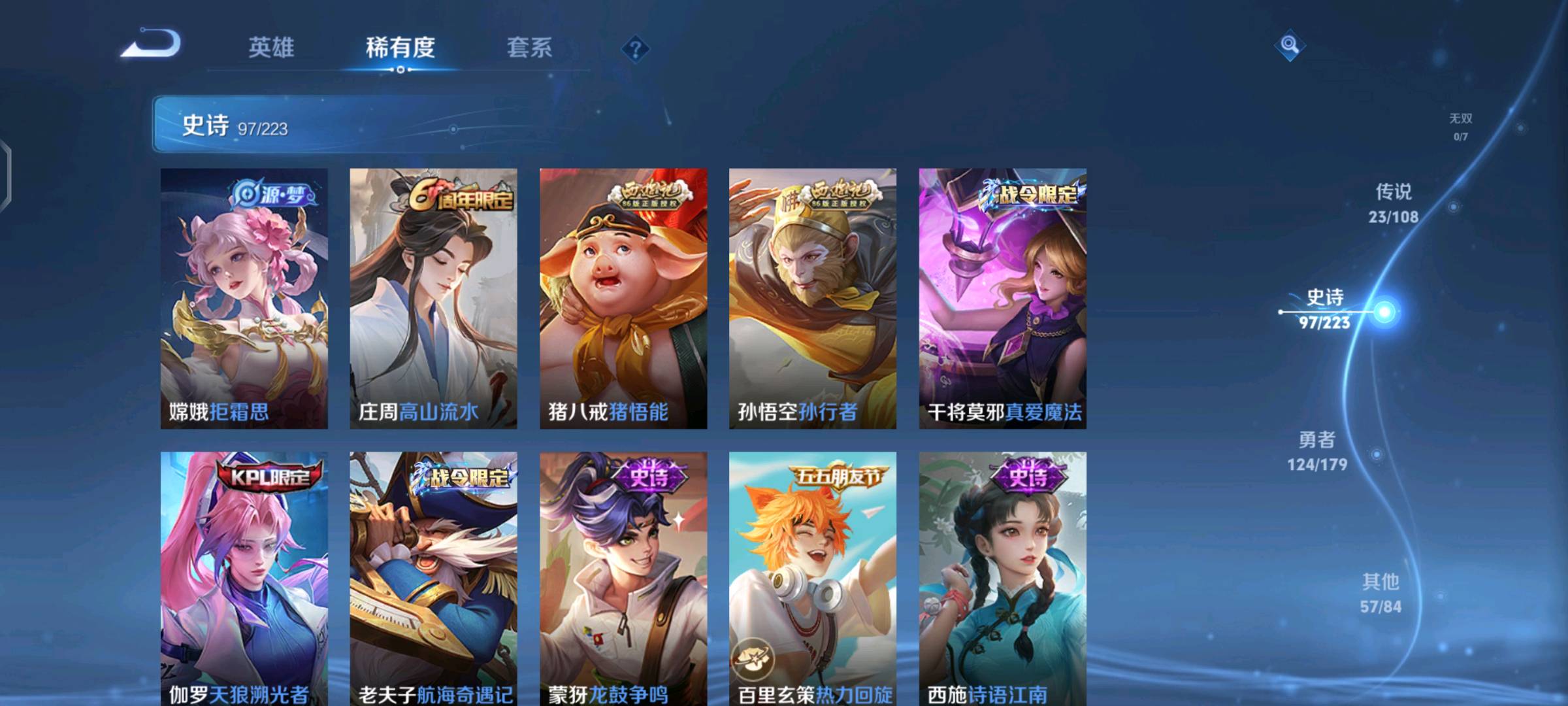Switch to the 英雄 tab
This screenshot has height=706, width=1568.
271,48
